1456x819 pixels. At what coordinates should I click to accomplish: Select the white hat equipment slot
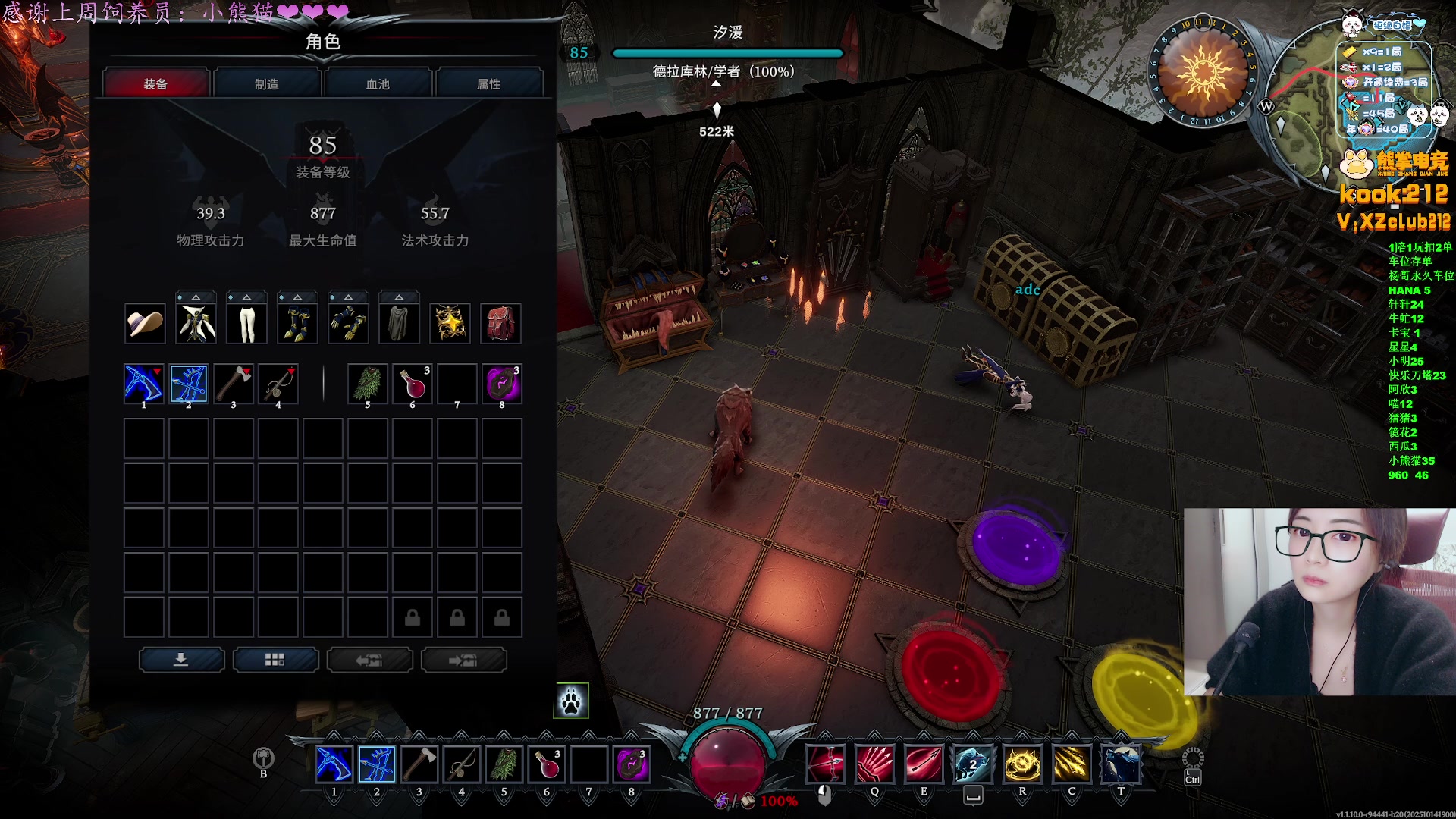144,324
